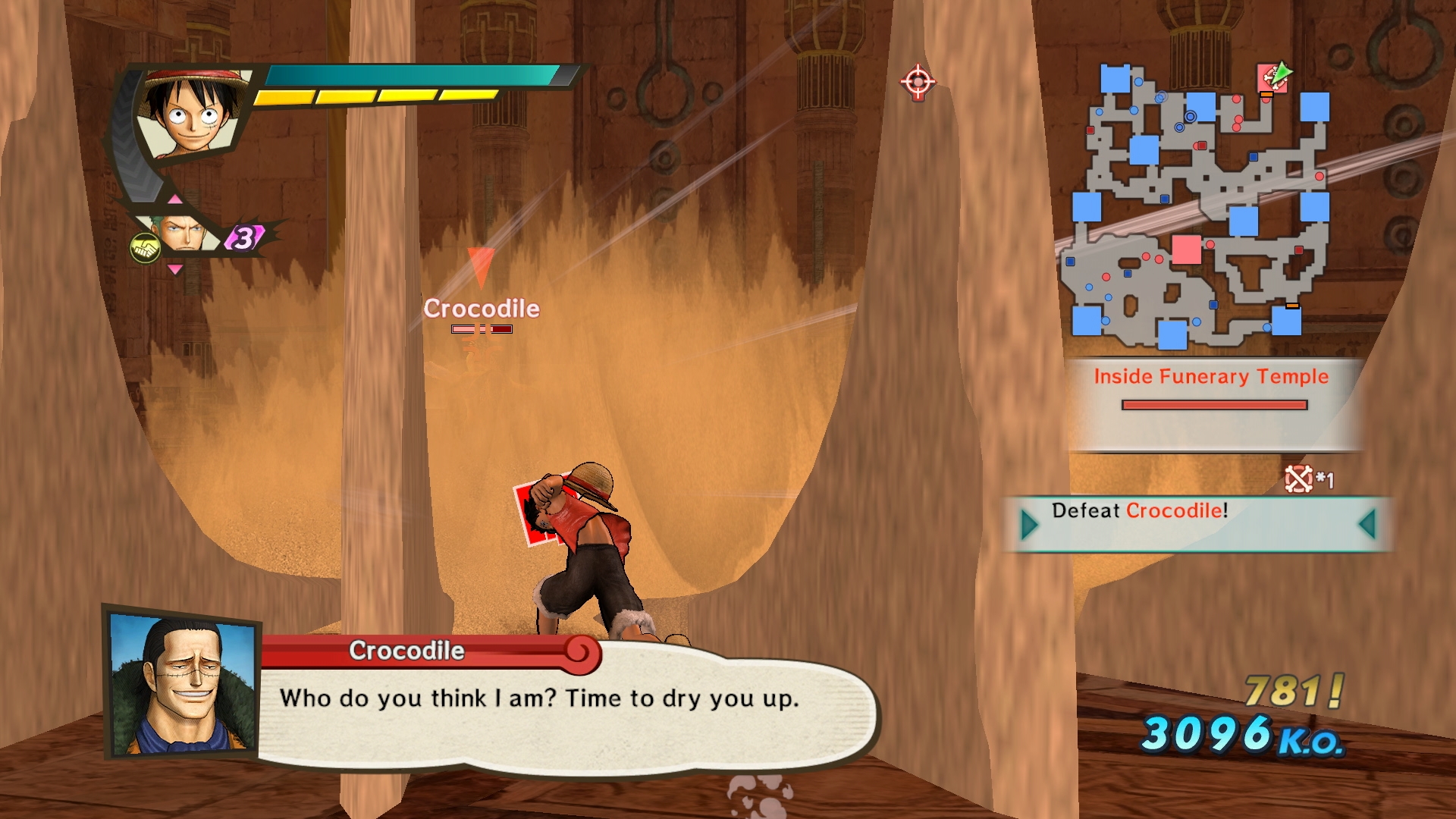Click the Crocodile enemy target marker
Image resolution: width=1456 pixels, height=819 pixels.
[482, 267]
